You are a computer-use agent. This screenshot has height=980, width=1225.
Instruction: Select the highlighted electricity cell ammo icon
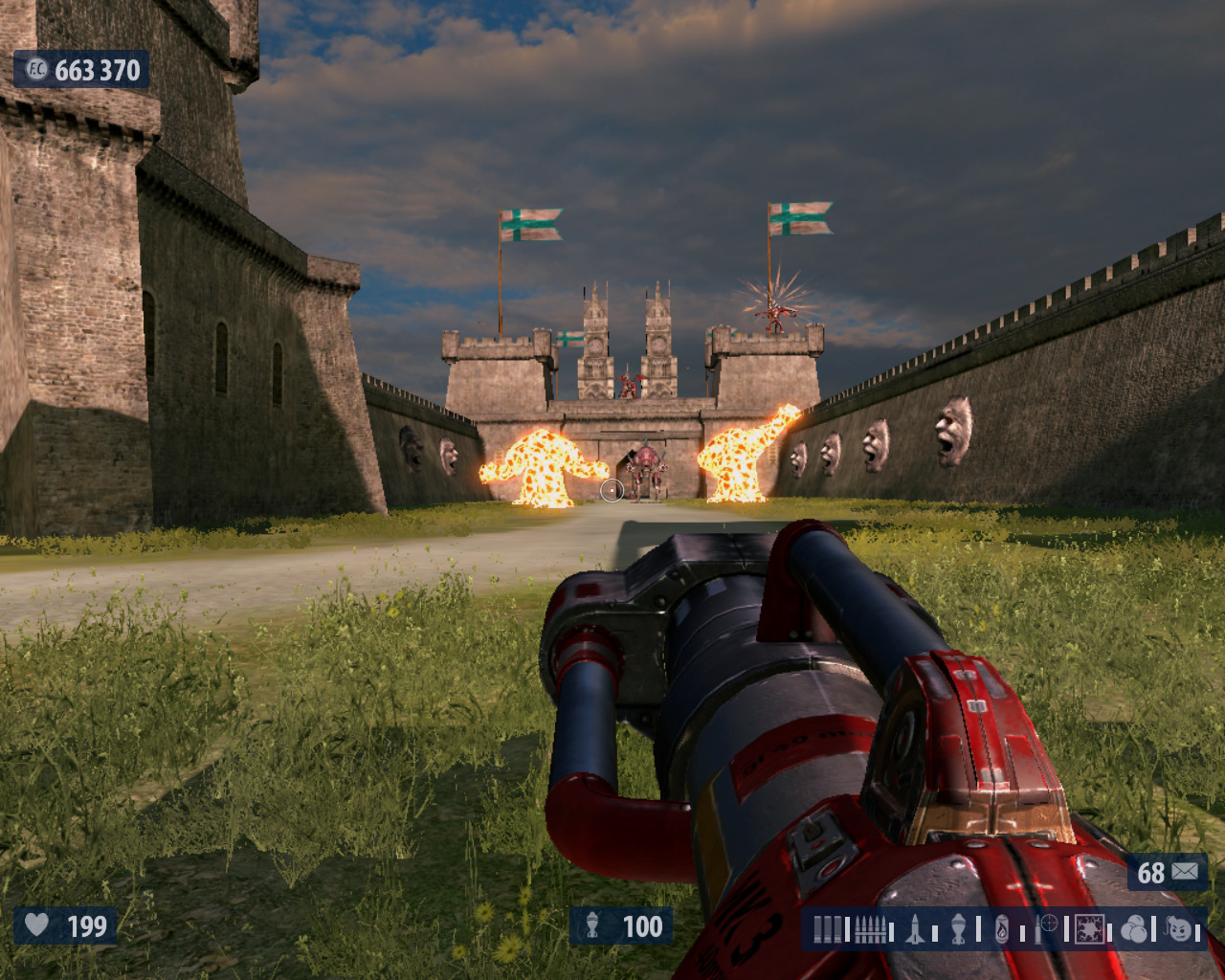pos(1090,928)
